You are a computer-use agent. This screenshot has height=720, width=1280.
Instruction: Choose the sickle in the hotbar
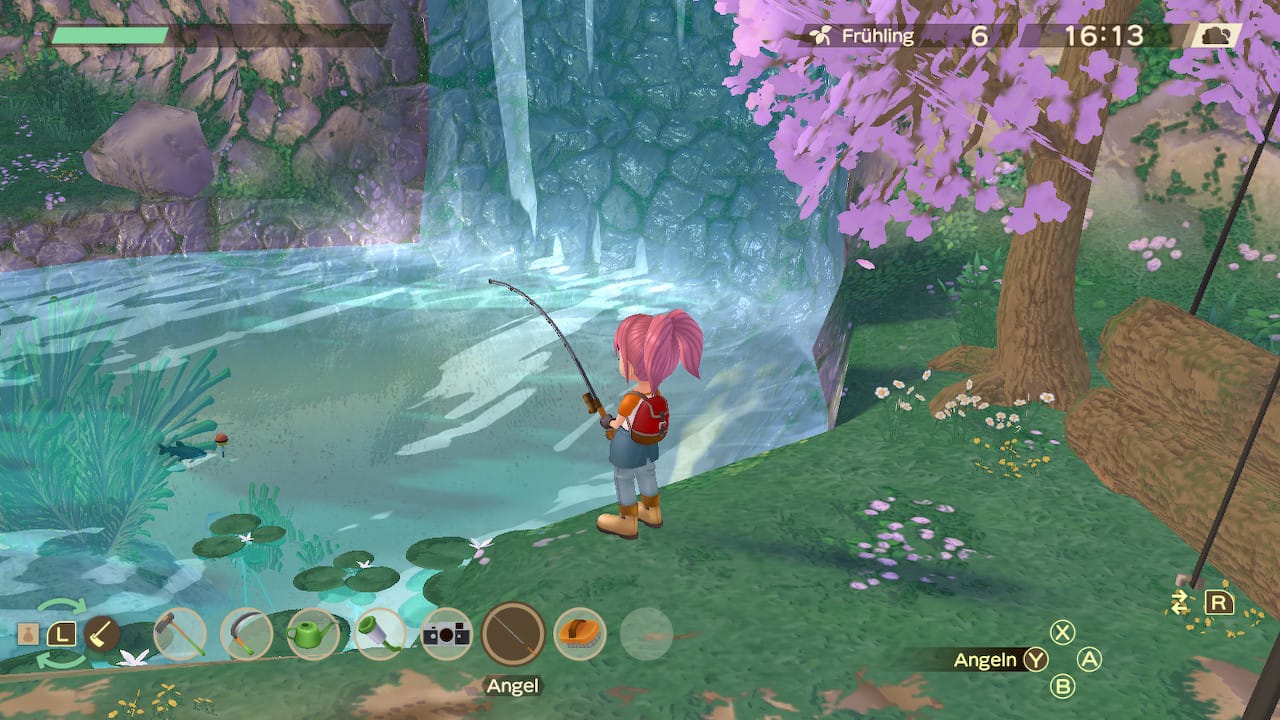[246, 634]
